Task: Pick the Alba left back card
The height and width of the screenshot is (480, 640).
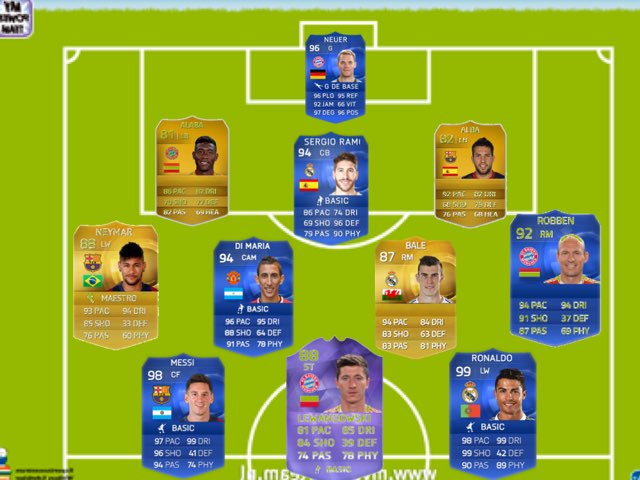Action: pos(467,172)
